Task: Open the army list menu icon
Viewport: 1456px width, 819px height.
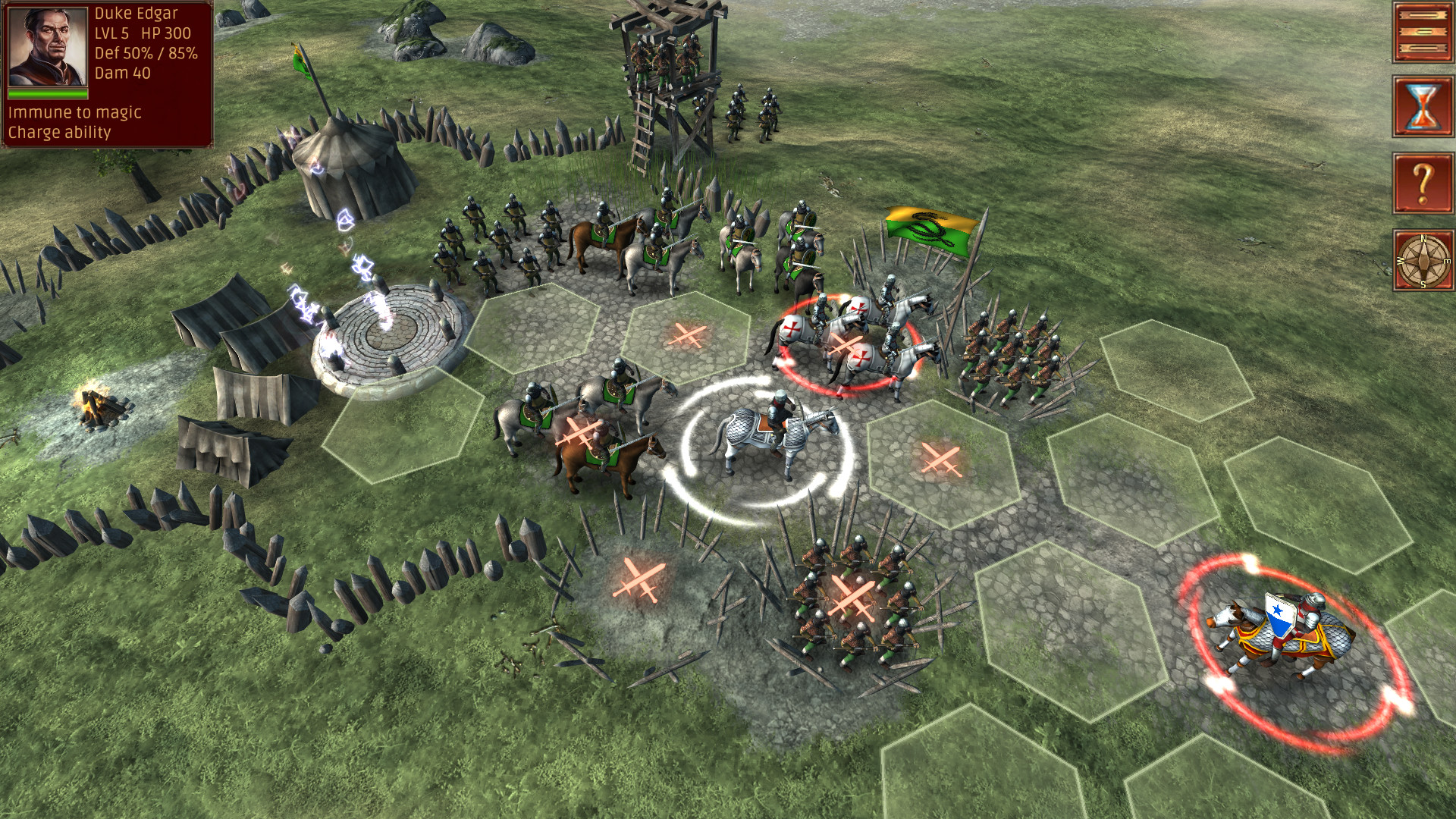Action: tap(1425, 32)
